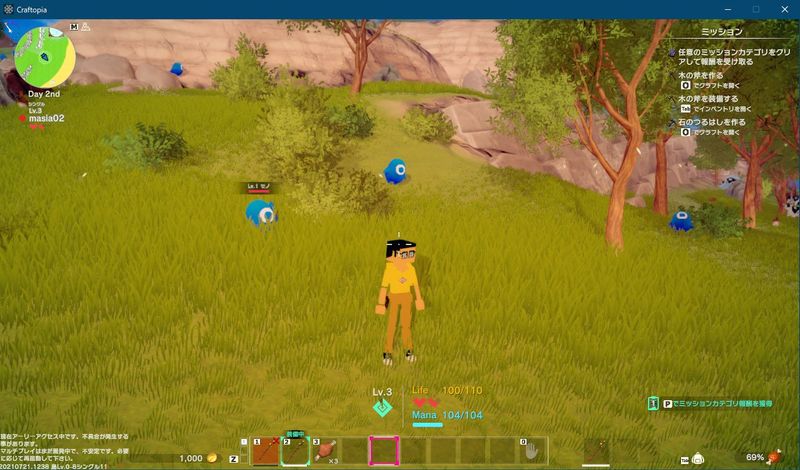Select the pink-highlighted empty hotbar slot
800x470 pixels.
385,451
